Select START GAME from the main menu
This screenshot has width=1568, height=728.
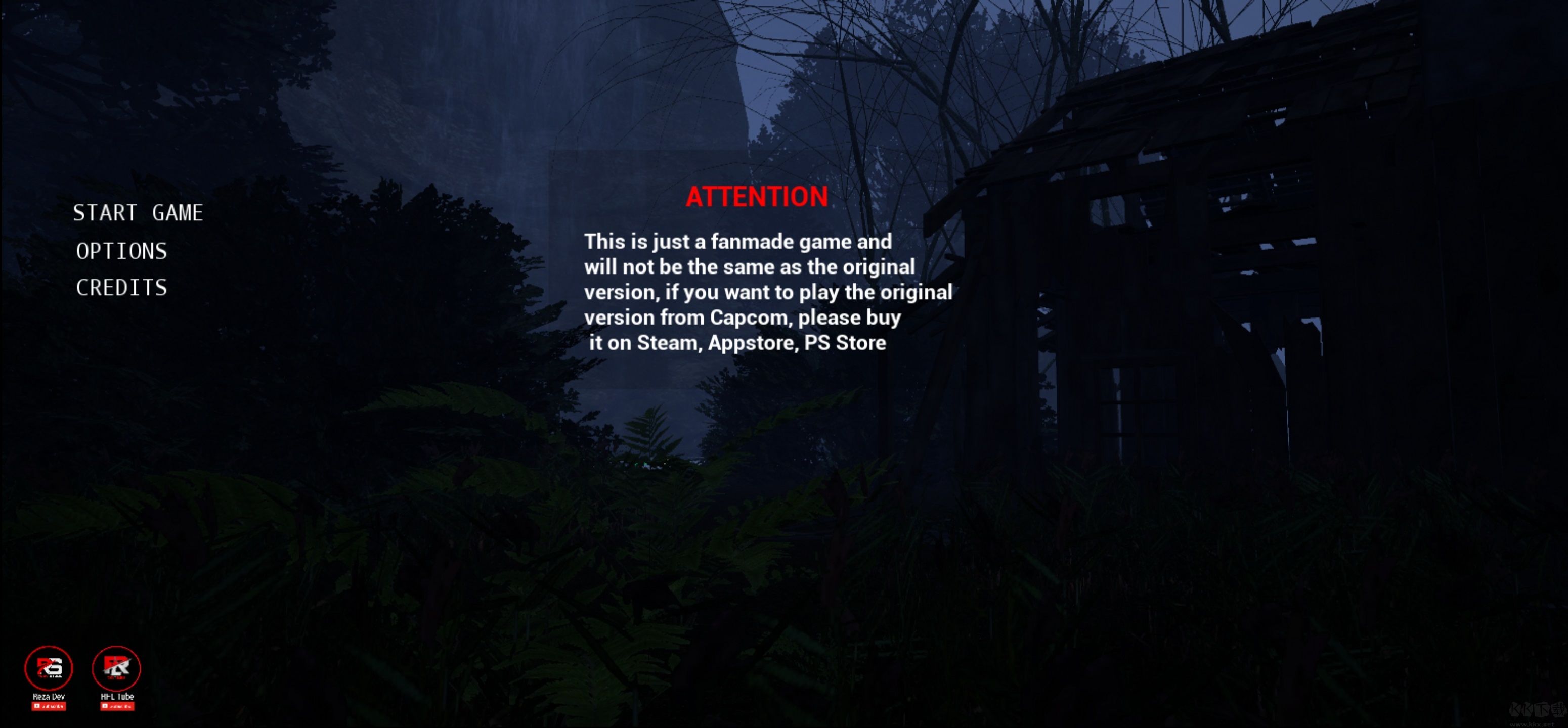tap(138, 213)
